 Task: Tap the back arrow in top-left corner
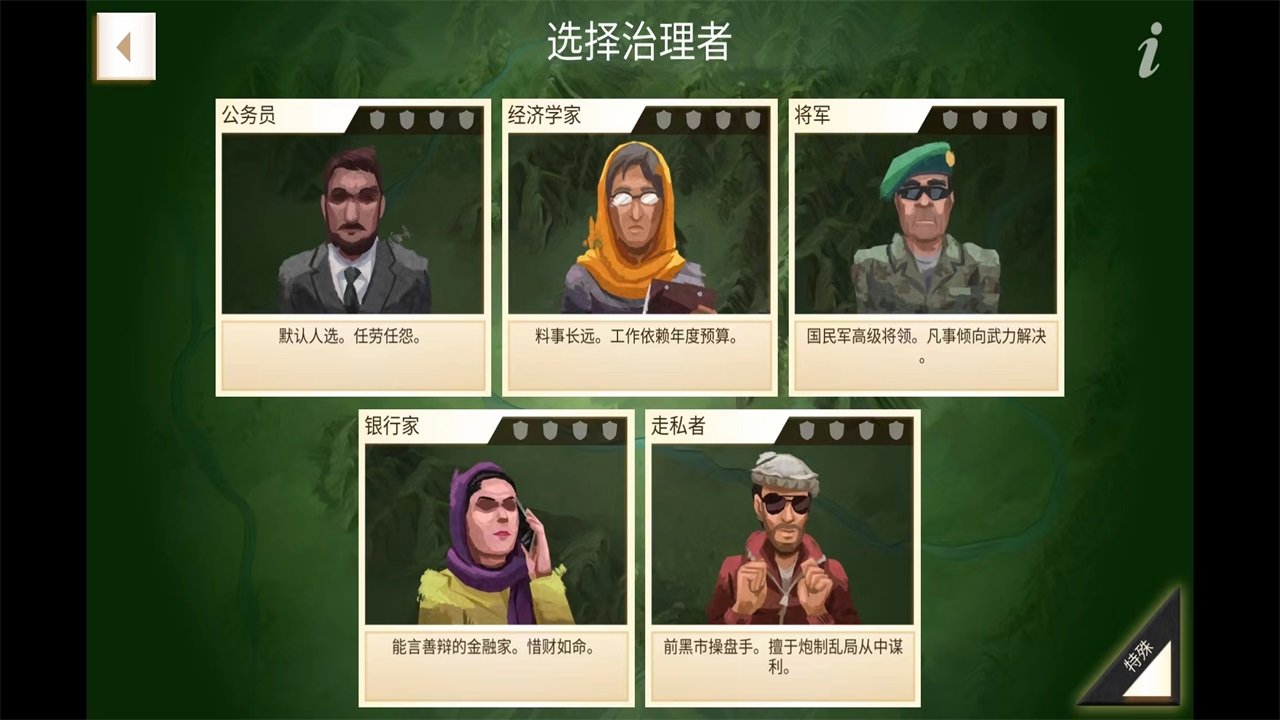[124, 46]
